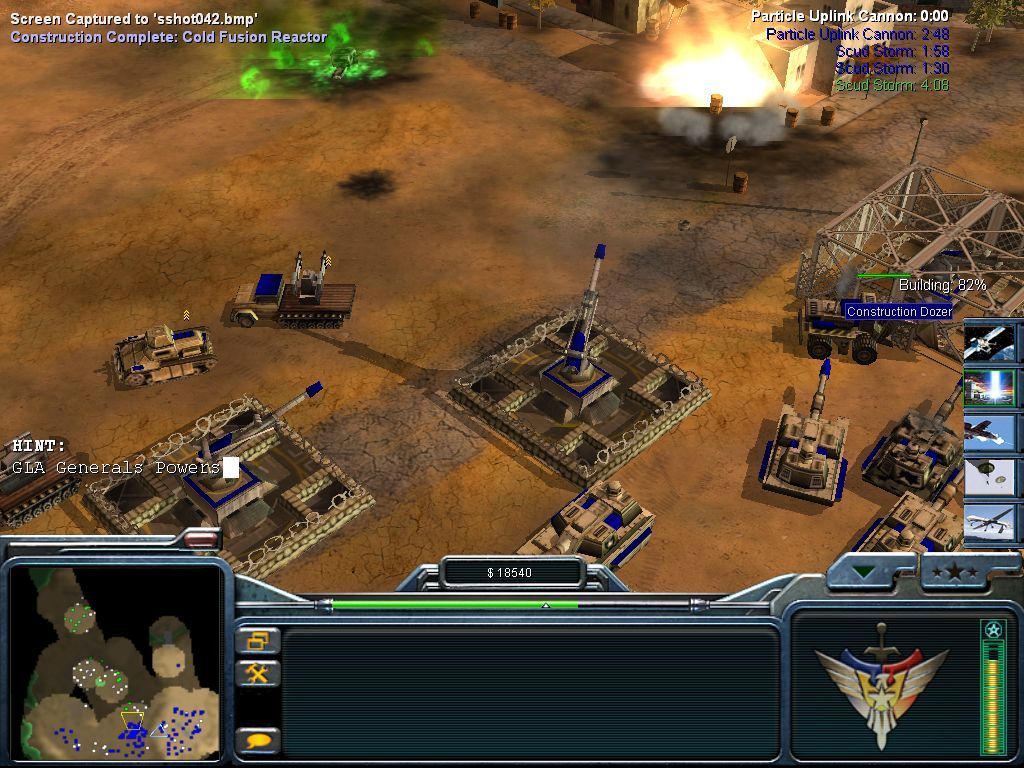Call the attack plane strike shortcut
Viewport: 1024px width, 768px height.
coord(991,433)
